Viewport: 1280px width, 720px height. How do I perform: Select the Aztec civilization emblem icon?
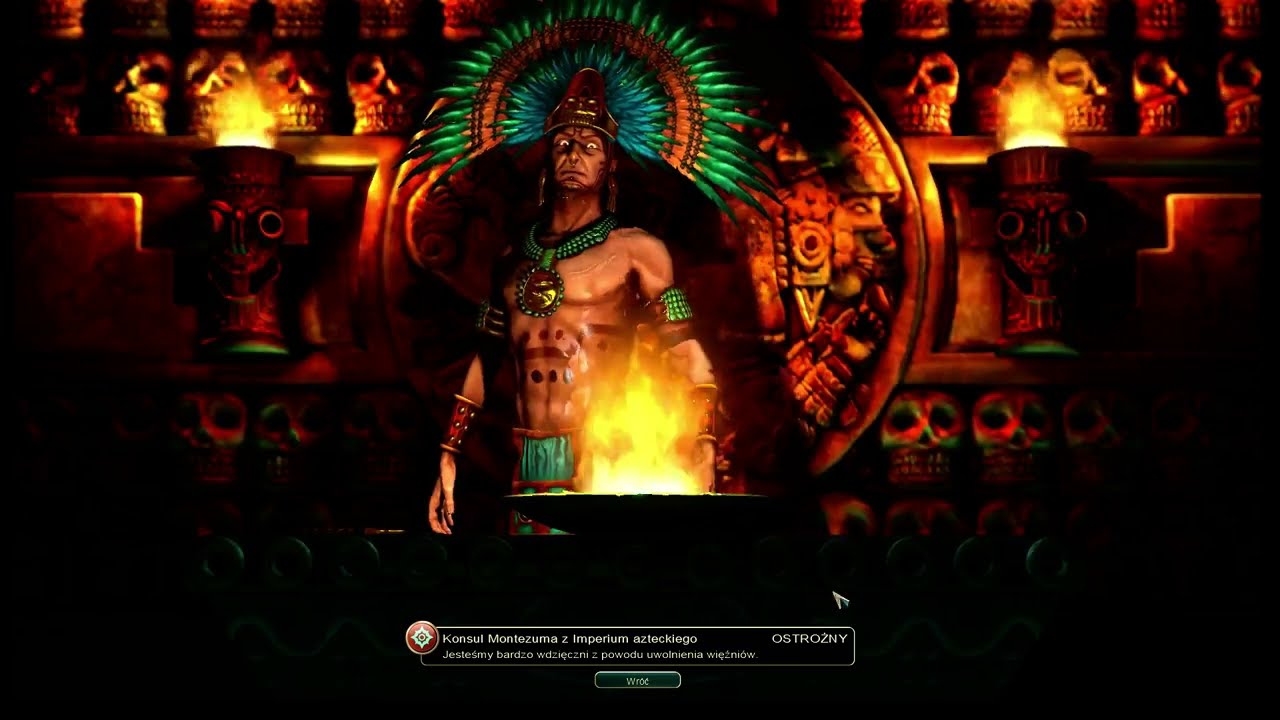(x=422, y=638)
